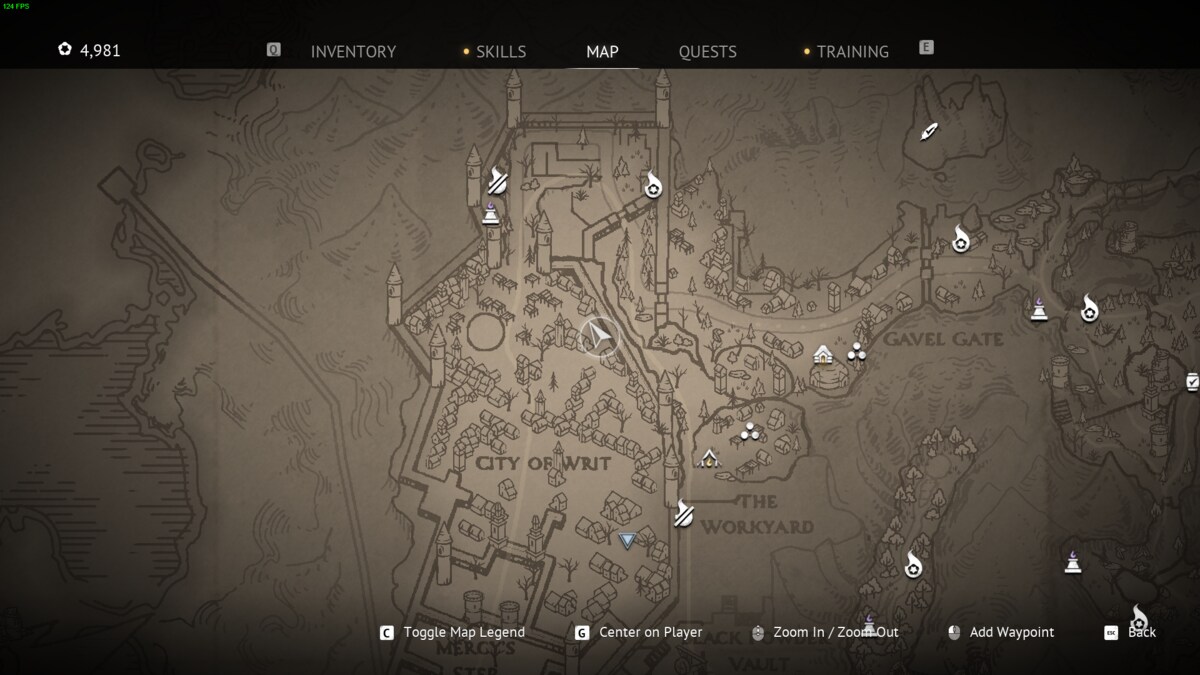The height and width of the screenshot is (675, 1200).
Task: Select the Map tab
Action: point(602,51)
